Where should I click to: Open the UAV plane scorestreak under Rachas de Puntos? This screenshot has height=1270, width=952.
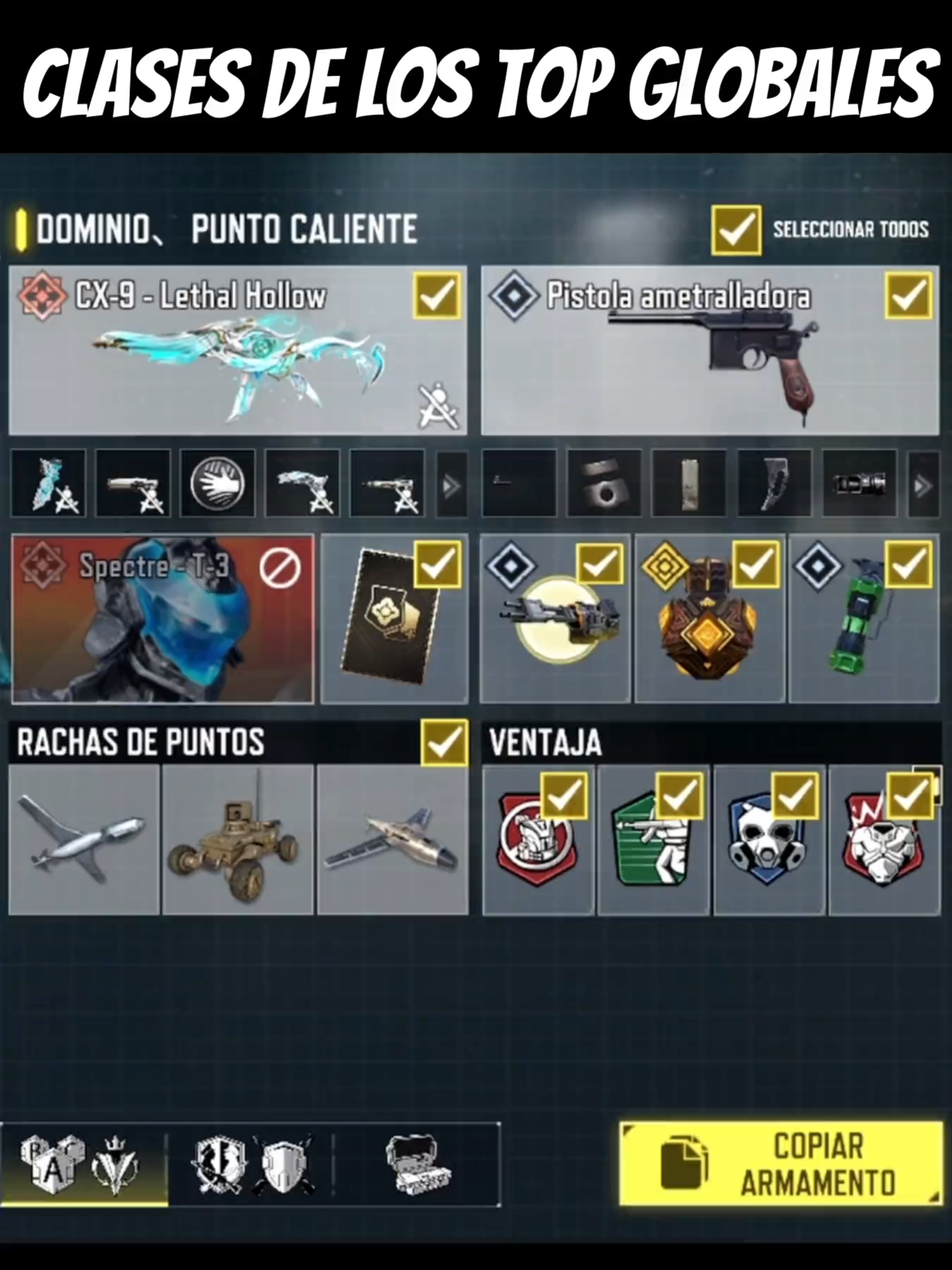click(84, 845)
